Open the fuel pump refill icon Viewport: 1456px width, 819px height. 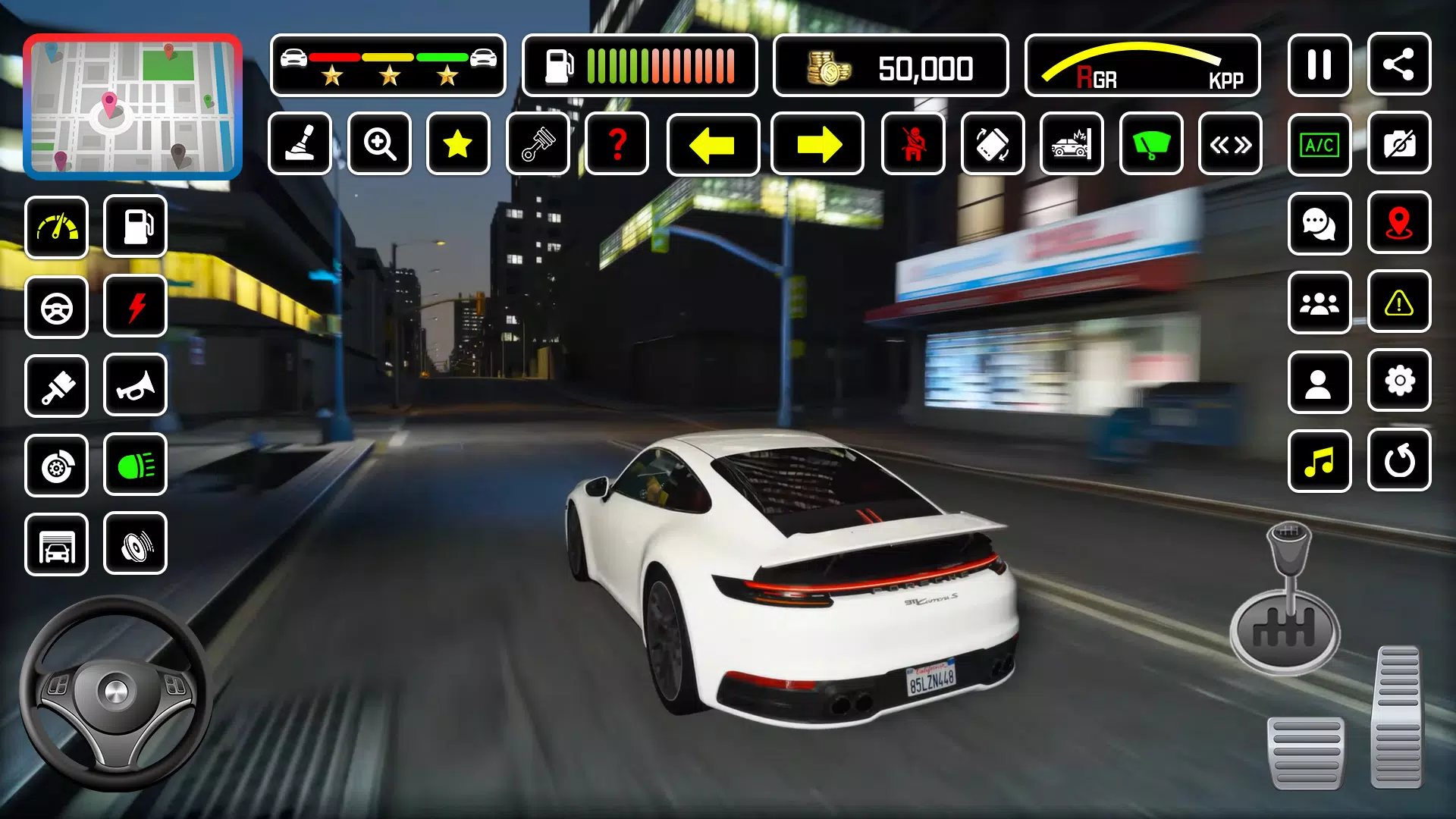(x=135, y=227)
